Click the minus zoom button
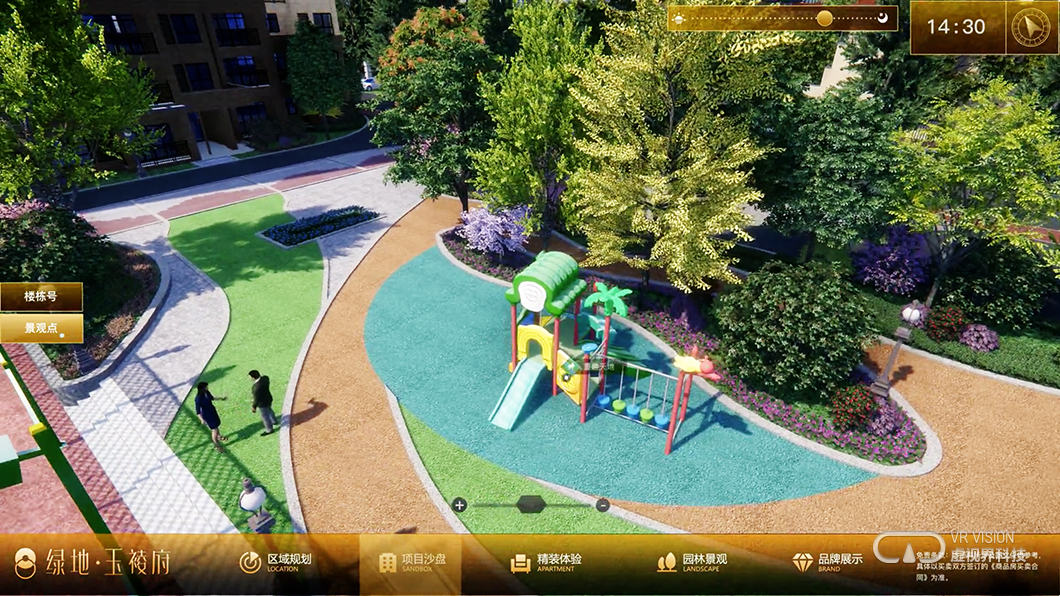This screenshot has width=1060, height=596. [x=602, y=505]
